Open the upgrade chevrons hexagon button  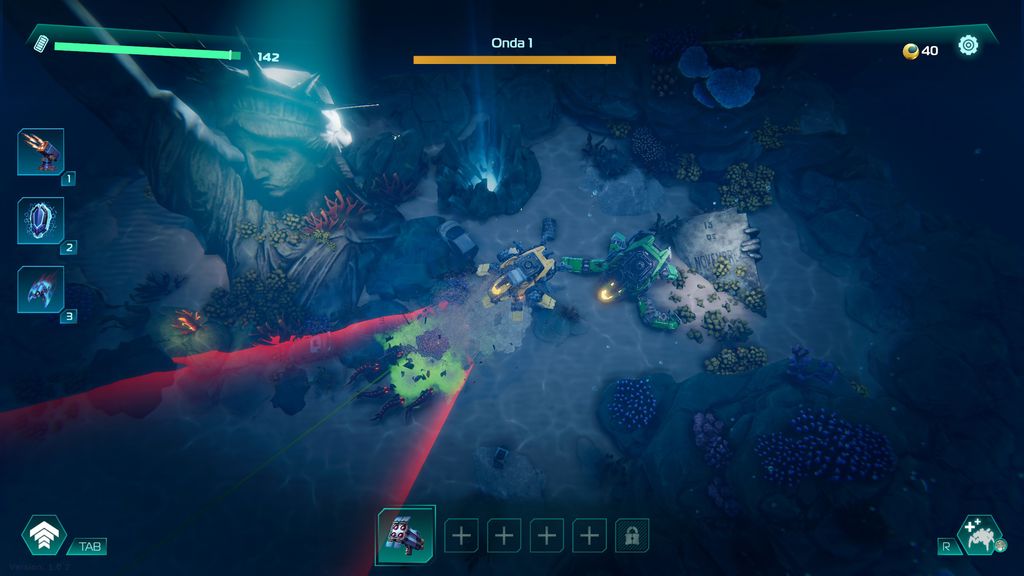(x=44, y=536)
